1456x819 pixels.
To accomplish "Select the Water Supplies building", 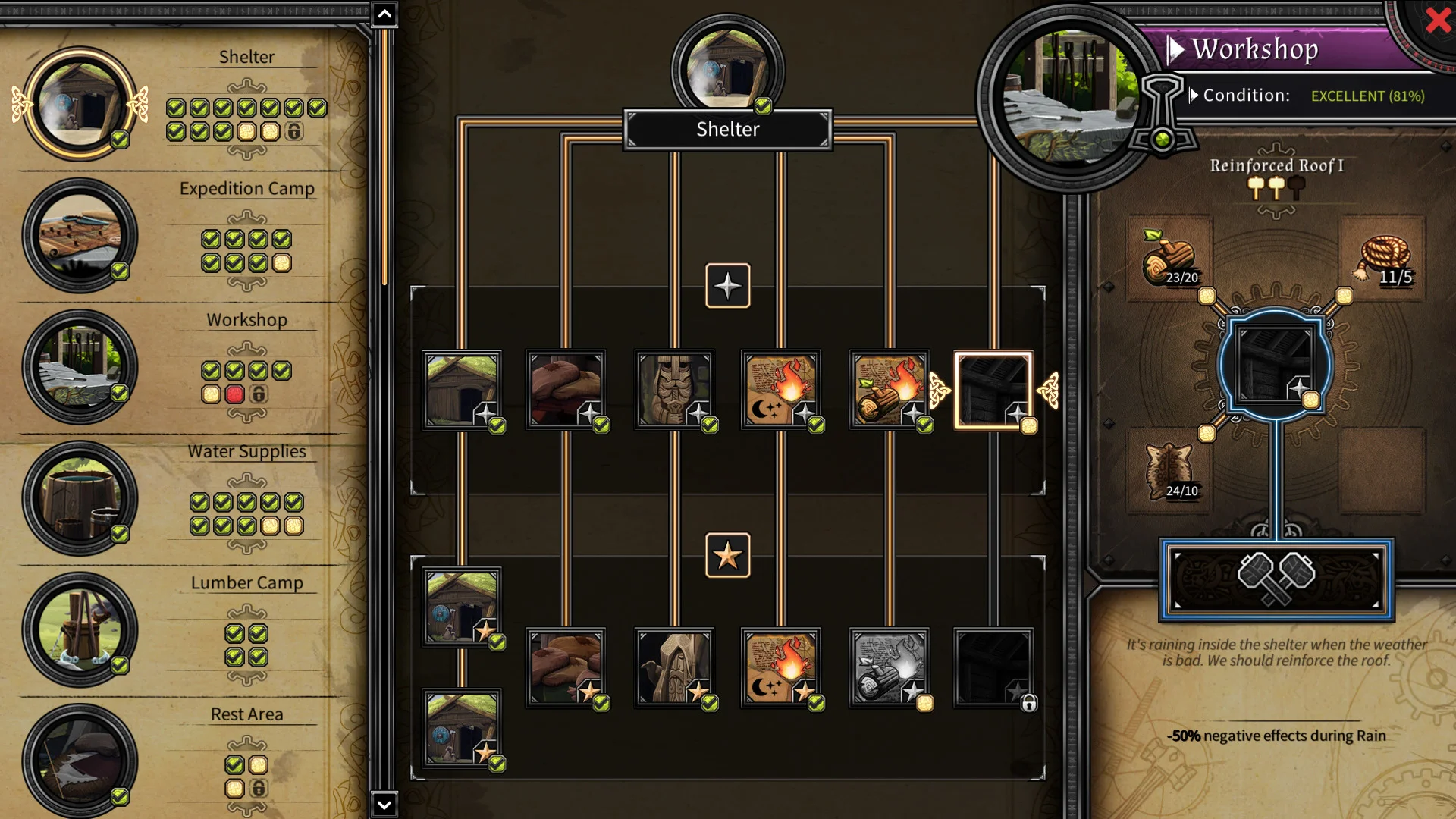I will click(80, 498).
